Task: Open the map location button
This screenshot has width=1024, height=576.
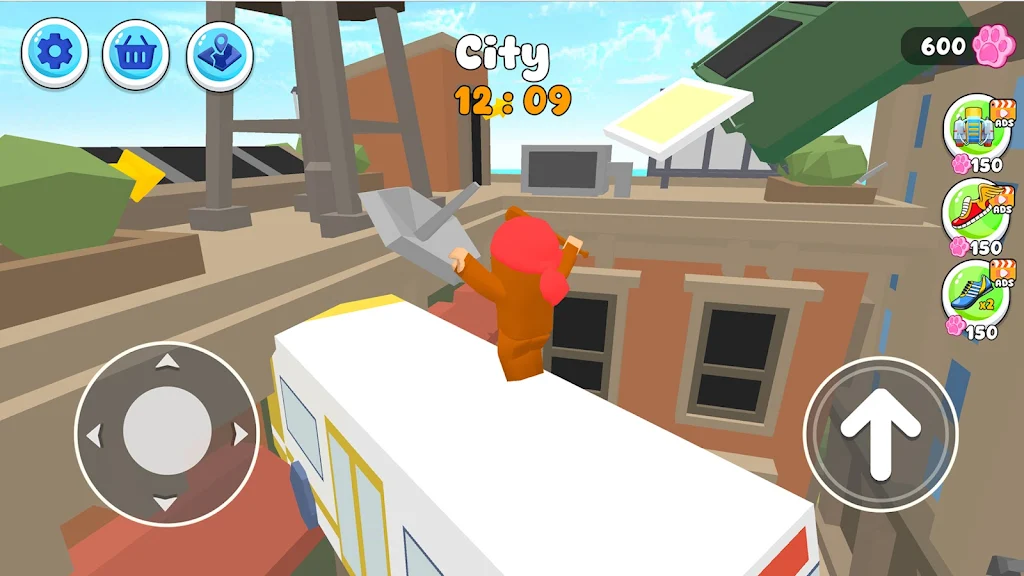Action: pyautogui.click(x=219, y=52)
